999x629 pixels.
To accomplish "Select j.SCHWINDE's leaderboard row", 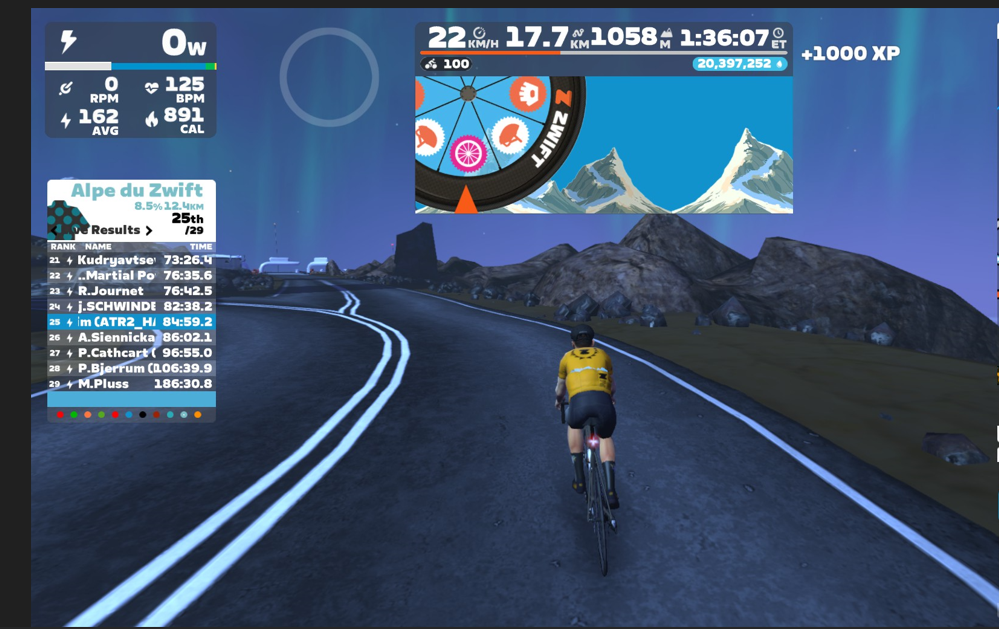I will [131, 306].
